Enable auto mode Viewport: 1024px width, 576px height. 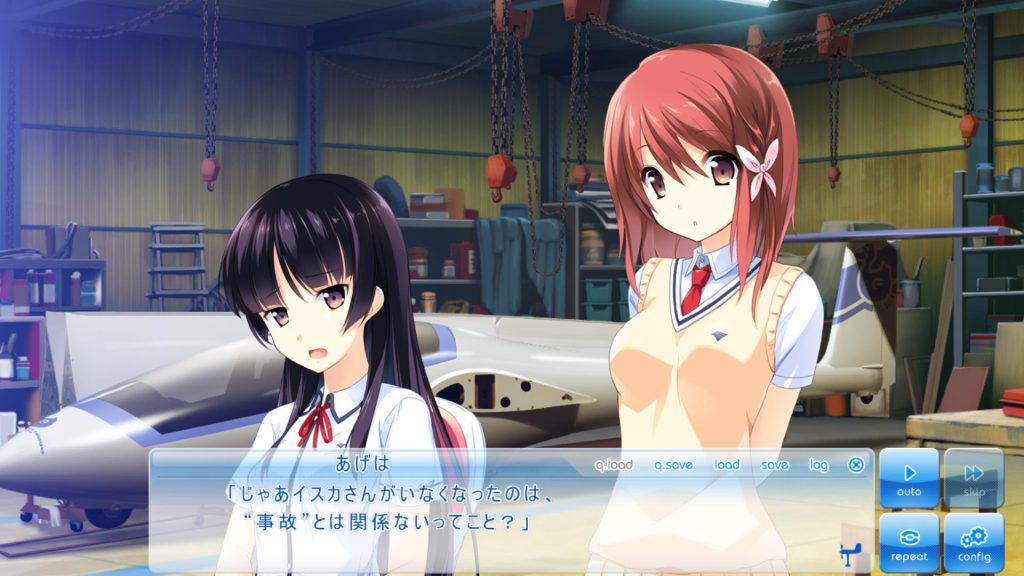[x=909, y=478]
